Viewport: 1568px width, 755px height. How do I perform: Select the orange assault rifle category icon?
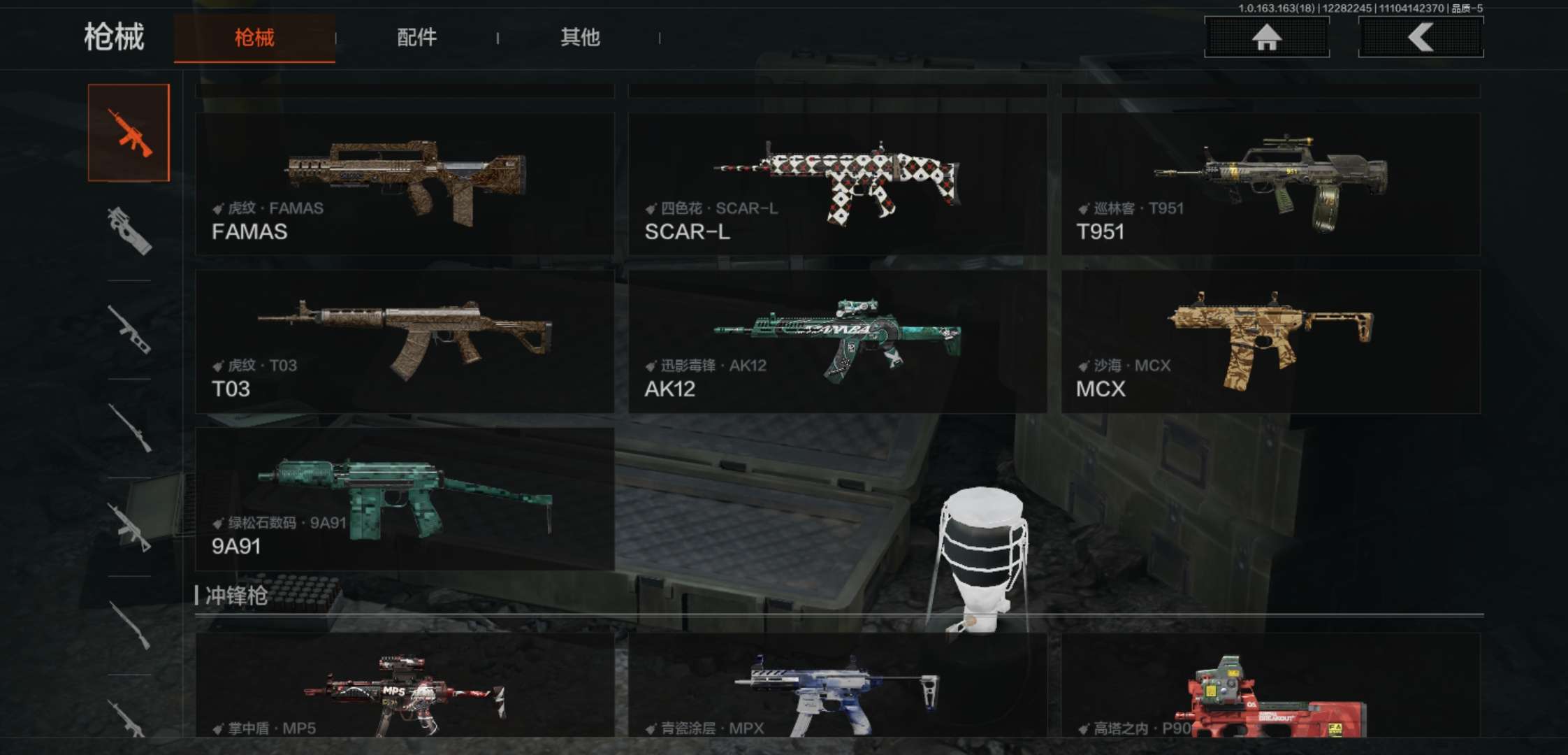tap(129, 133)
